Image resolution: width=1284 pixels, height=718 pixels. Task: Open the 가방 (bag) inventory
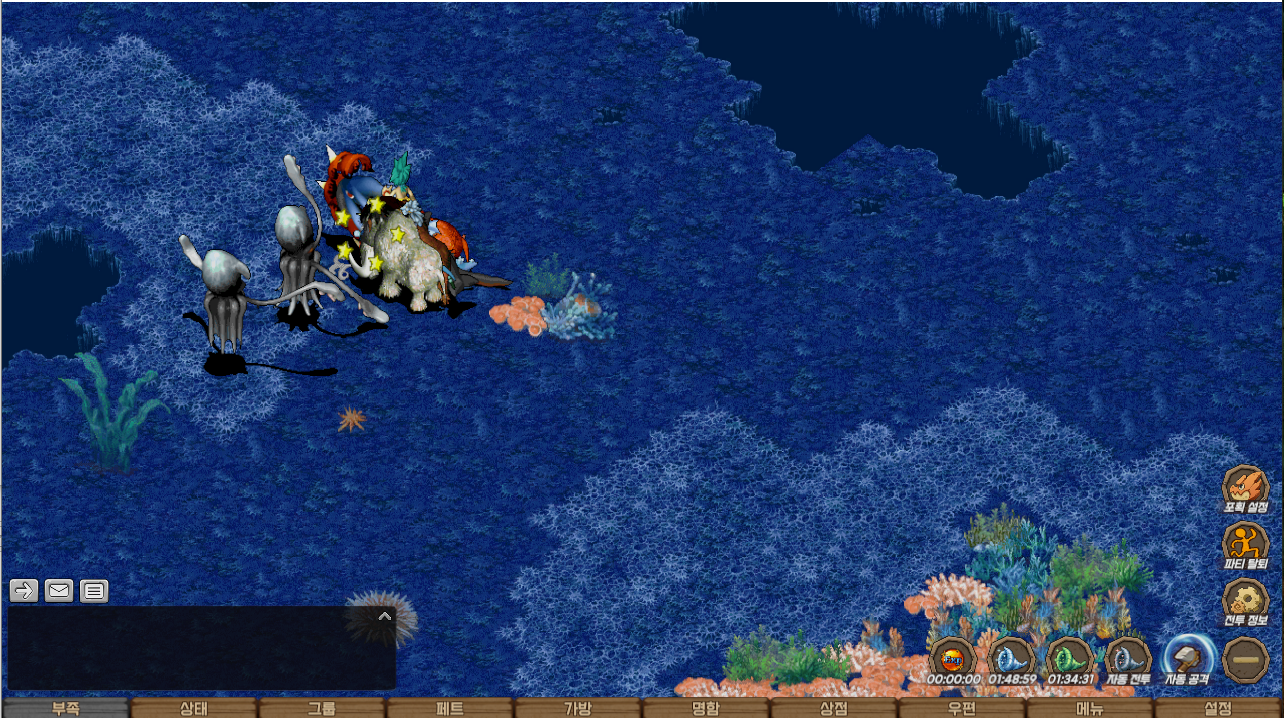pyautogui.click(x=578, y=708)
